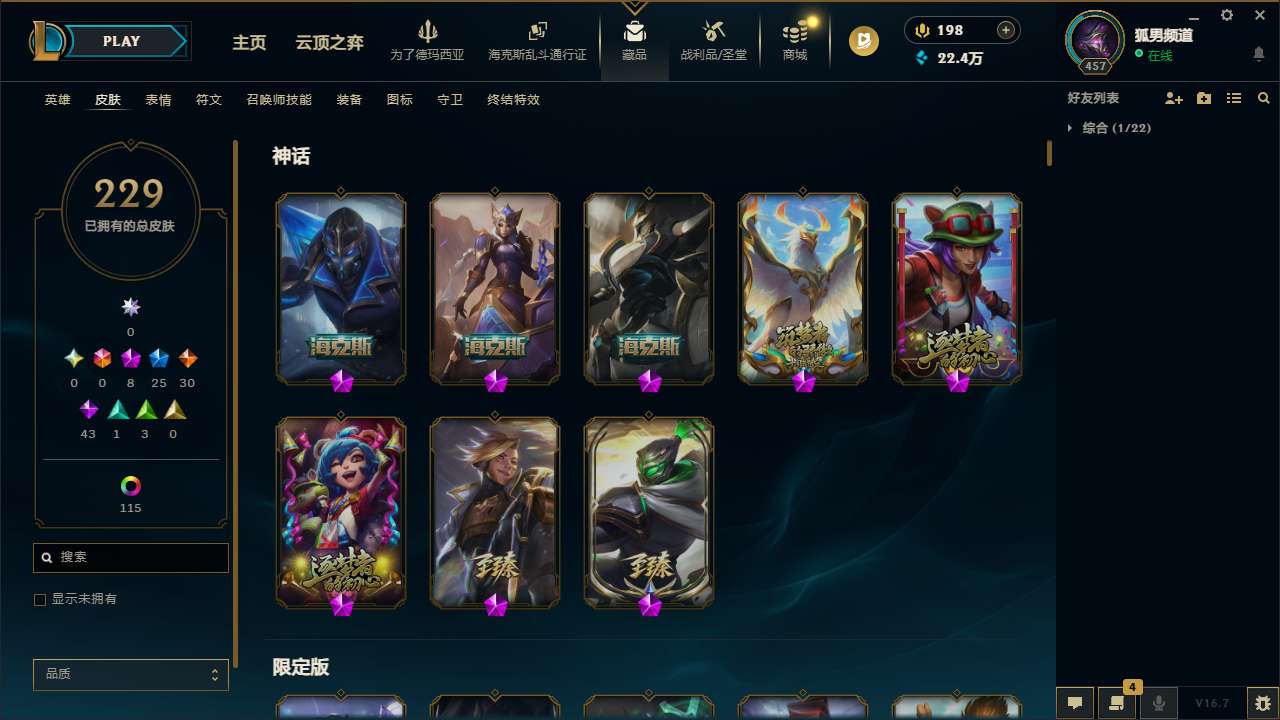Open the 商城 store icon
Image resolution: width=1280 pixels, height=720 pixels.
(x=795, y=40)
